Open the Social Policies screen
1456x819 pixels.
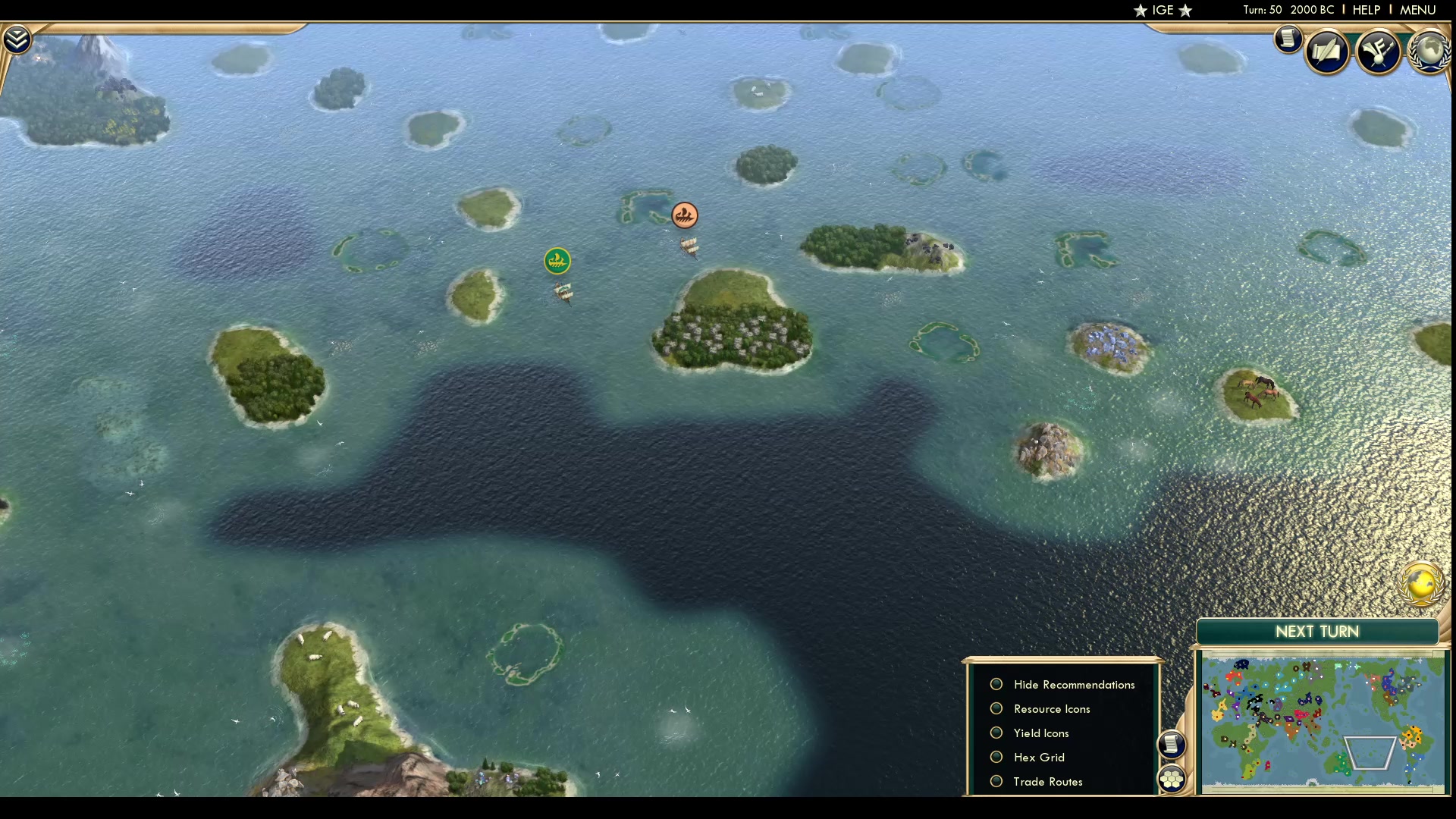click(x=1329, y=51)
